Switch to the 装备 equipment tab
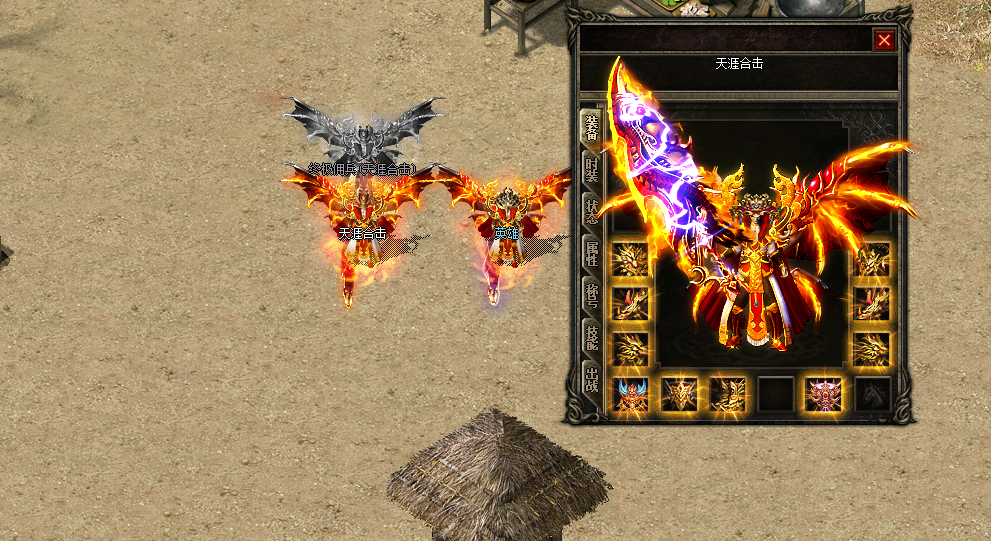991x541 pixels. pos(592,129)
